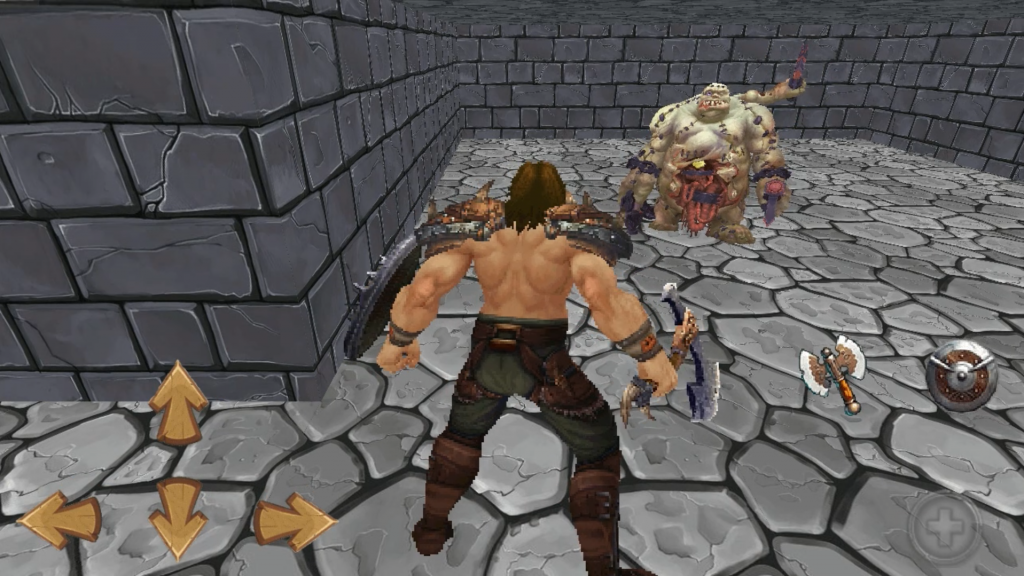Tap the down arrow to move backward
1024x576 pixels.
point(178,518)
